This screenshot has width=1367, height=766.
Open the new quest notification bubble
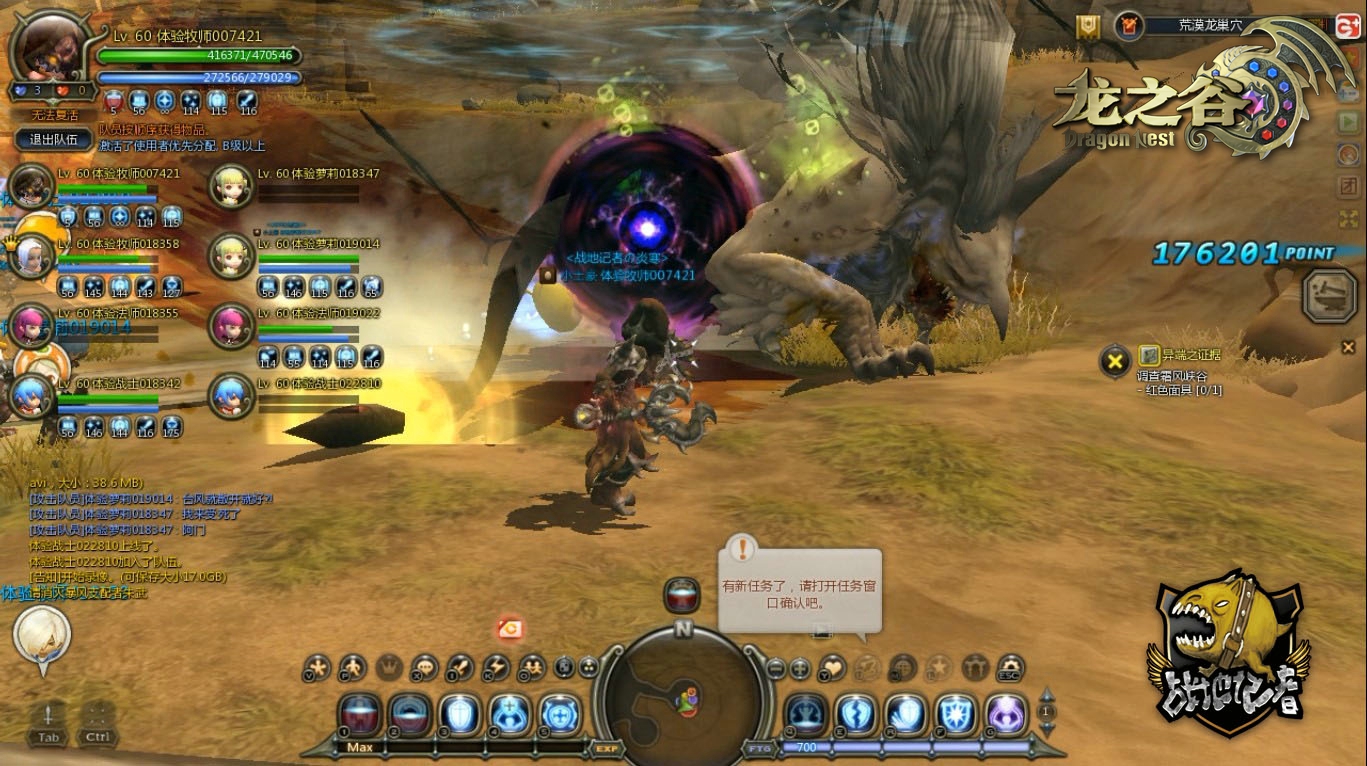[x=800, y=591]
